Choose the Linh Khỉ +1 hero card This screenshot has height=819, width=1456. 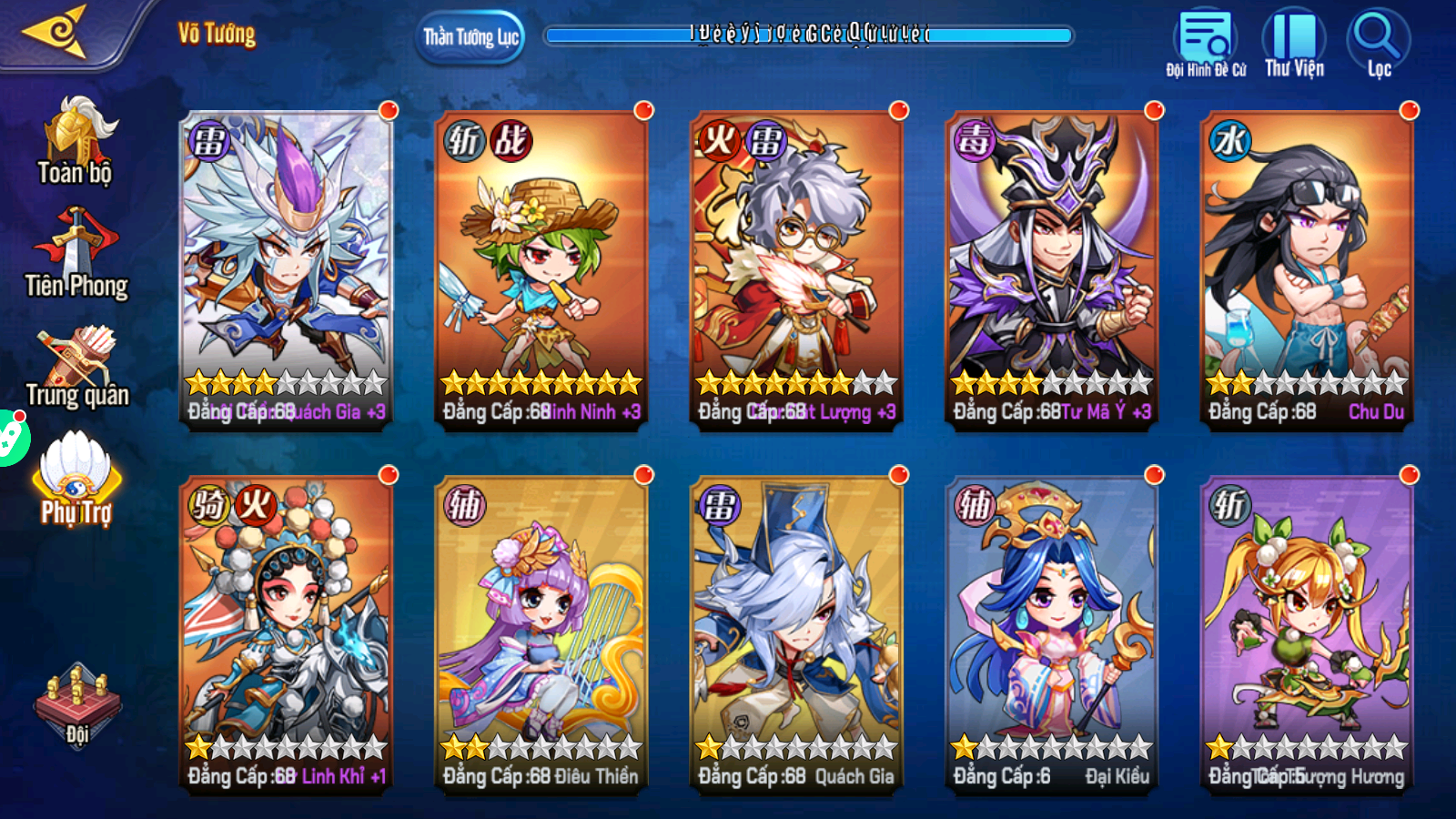coord(287,634)
